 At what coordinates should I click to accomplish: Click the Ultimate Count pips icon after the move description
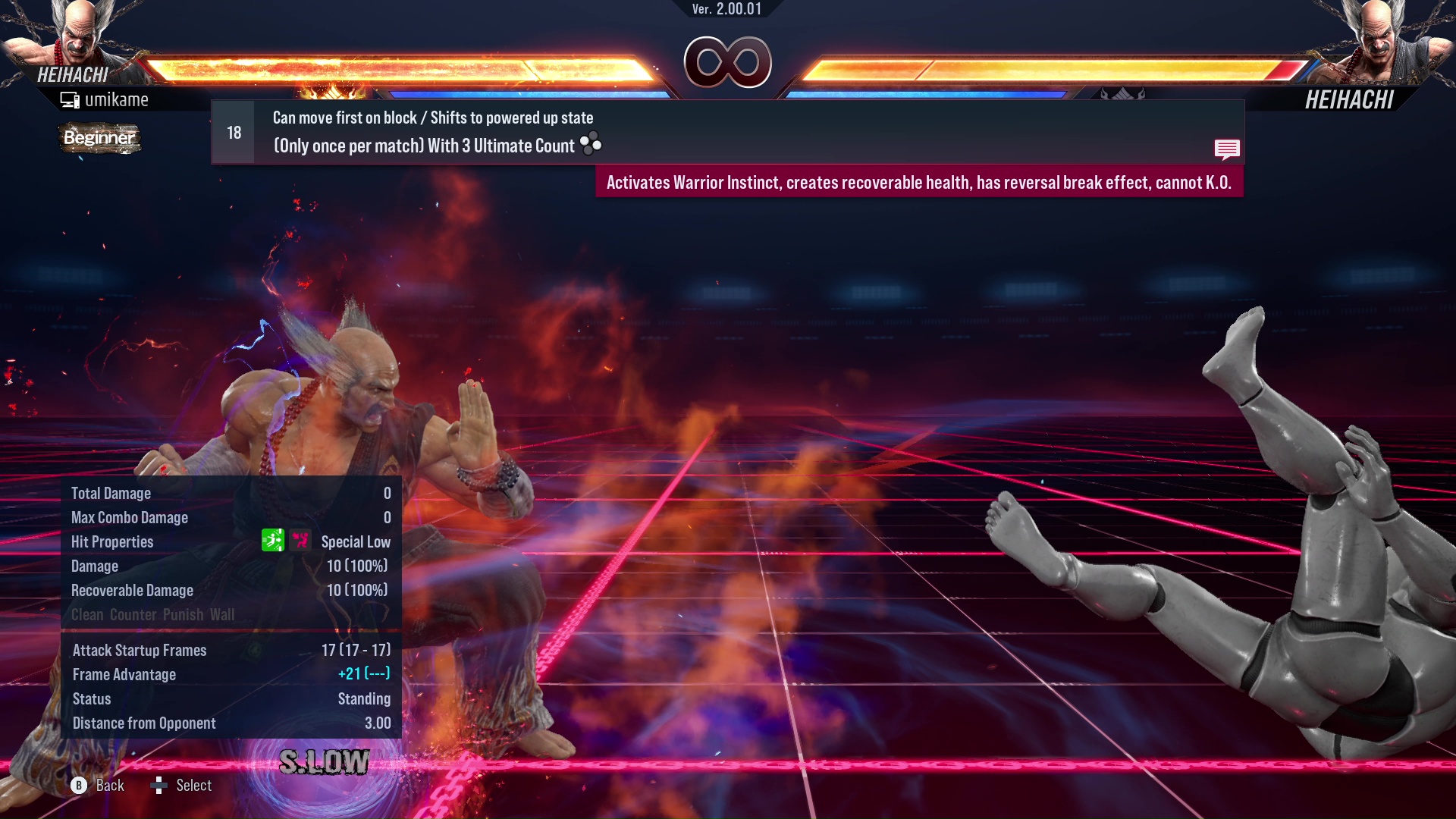click(591, 144)
